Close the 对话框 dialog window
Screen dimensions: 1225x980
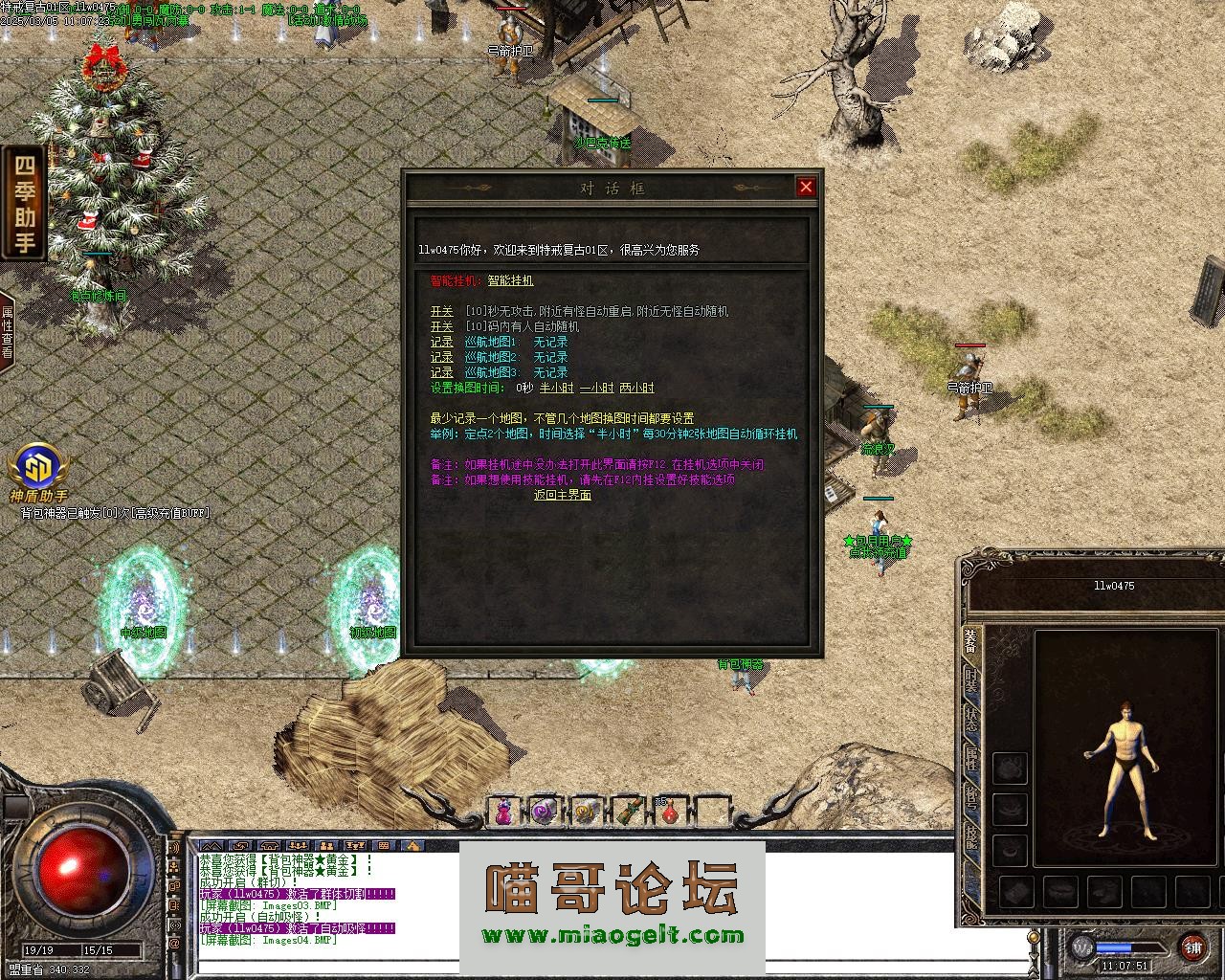click(806, 188)
